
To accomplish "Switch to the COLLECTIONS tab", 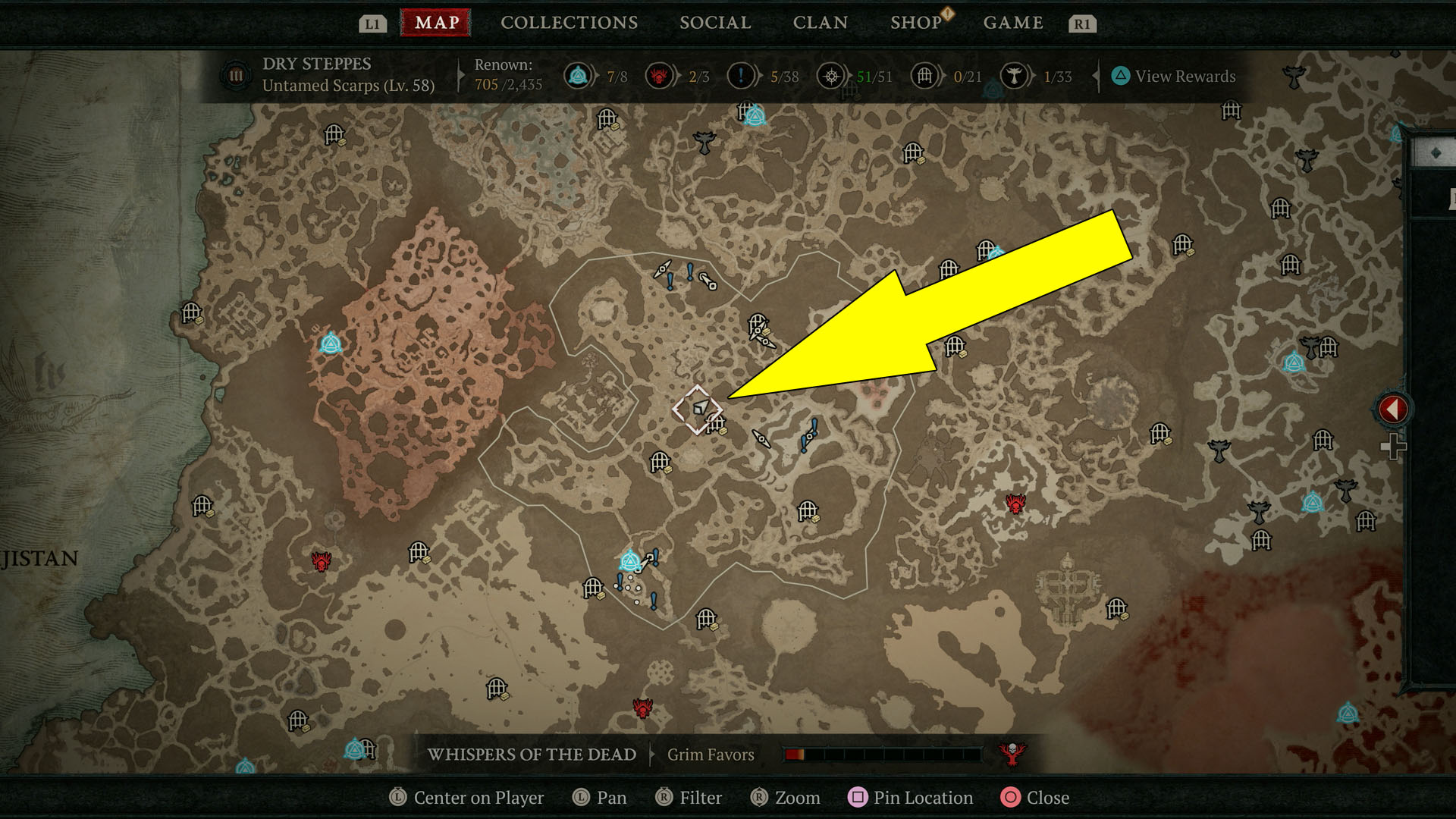I will pos(568,22).
